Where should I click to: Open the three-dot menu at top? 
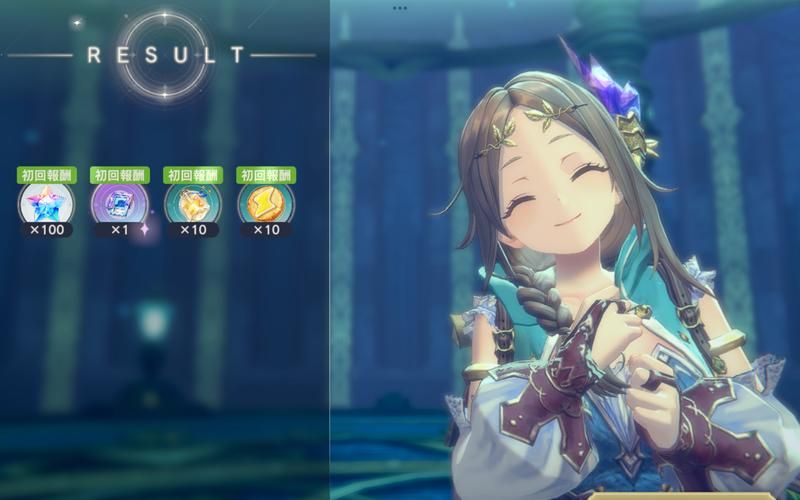(x=400, y=7)
